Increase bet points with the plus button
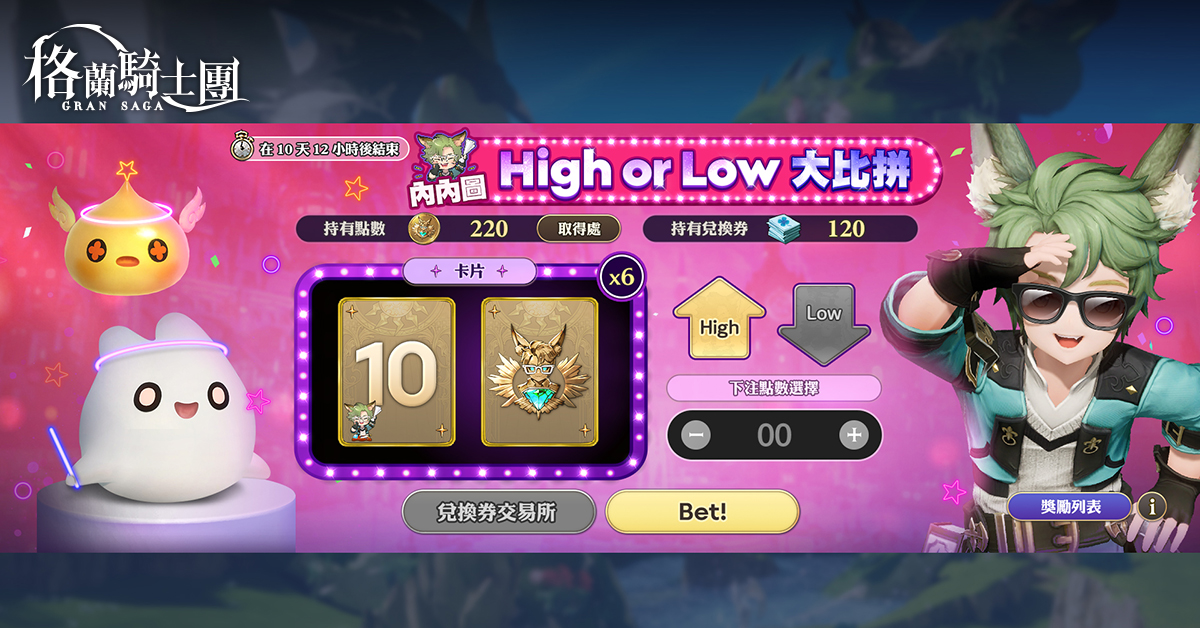Image resolution: width=1200 pixels, height=628 pixels. 852,435
